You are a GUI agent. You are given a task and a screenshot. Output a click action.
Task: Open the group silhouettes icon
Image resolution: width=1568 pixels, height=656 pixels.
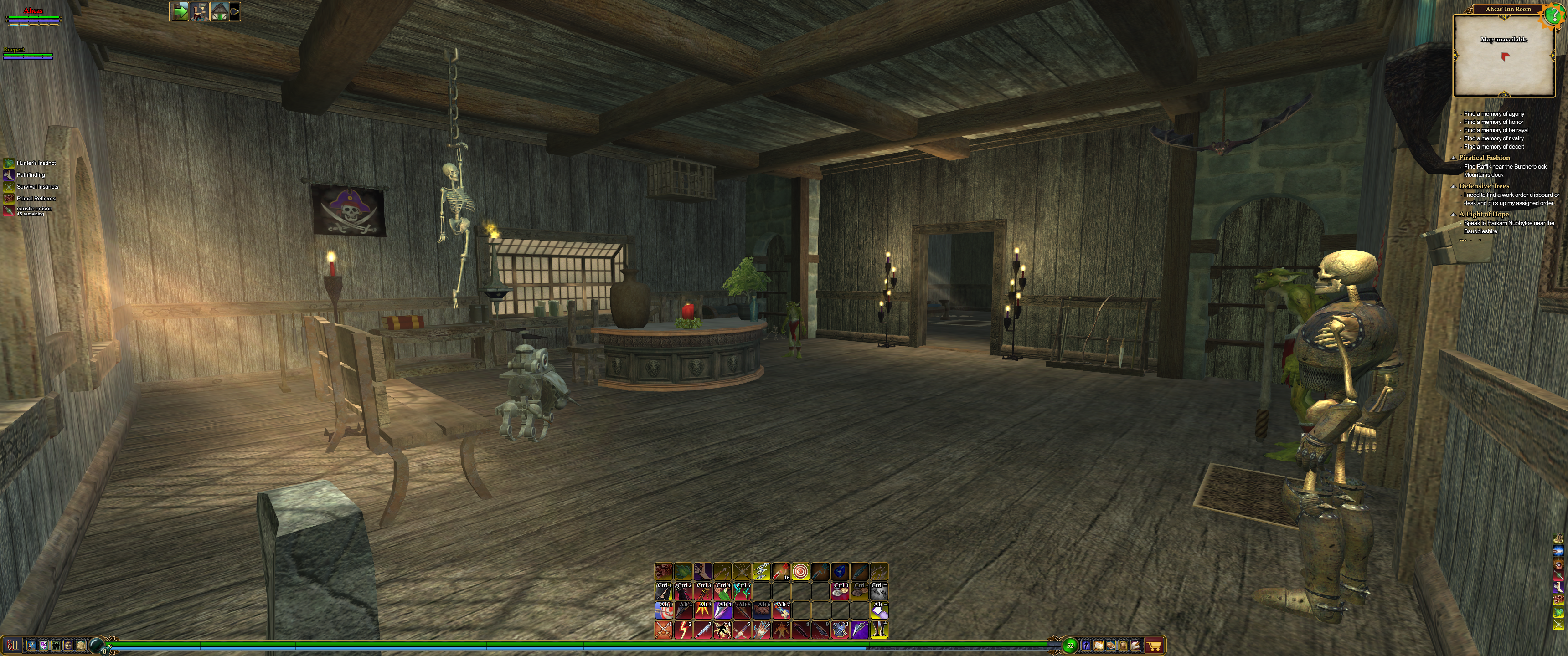(56, 645)
